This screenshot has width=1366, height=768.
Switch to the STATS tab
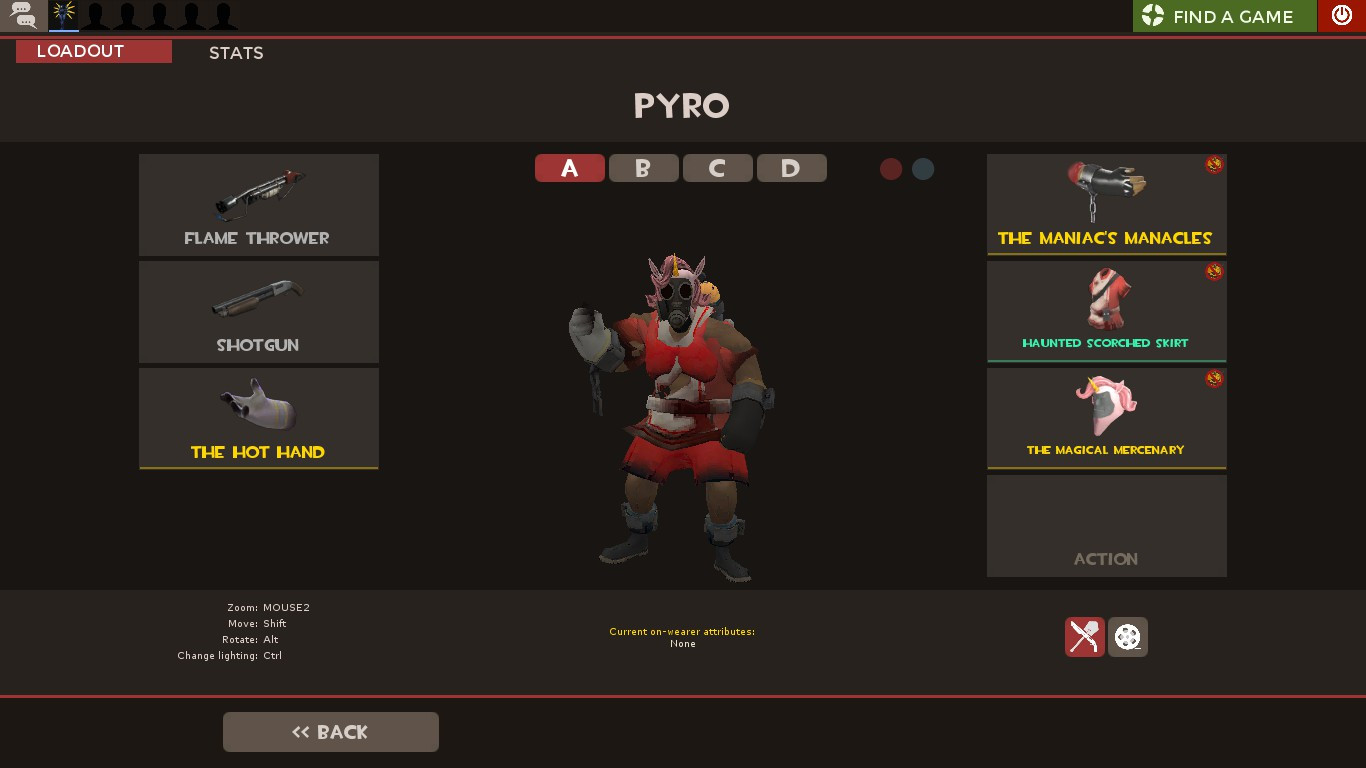pos(236,53)
